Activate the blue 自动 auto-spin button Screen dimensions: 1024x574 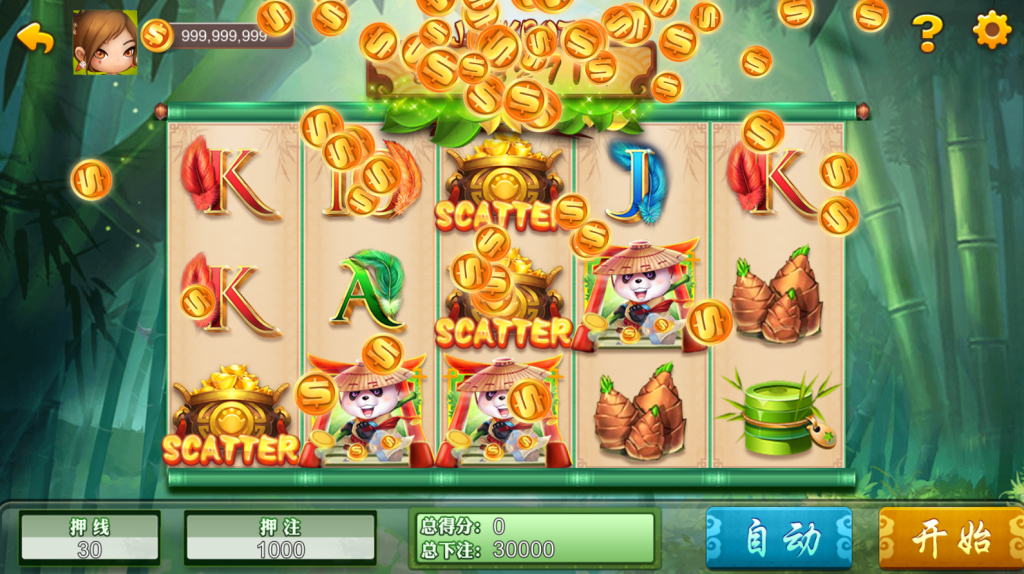coord(779,538)
